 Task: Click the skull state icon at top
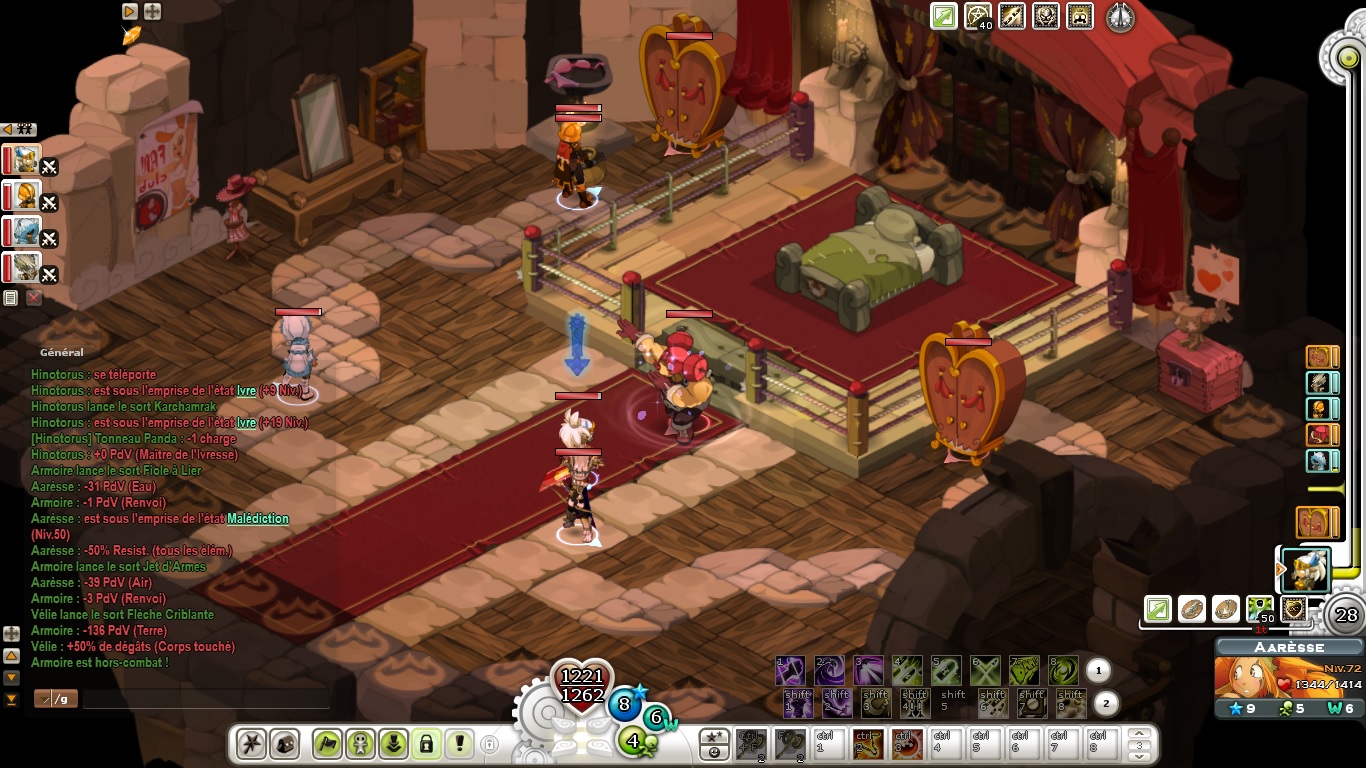click(1046, 17)
